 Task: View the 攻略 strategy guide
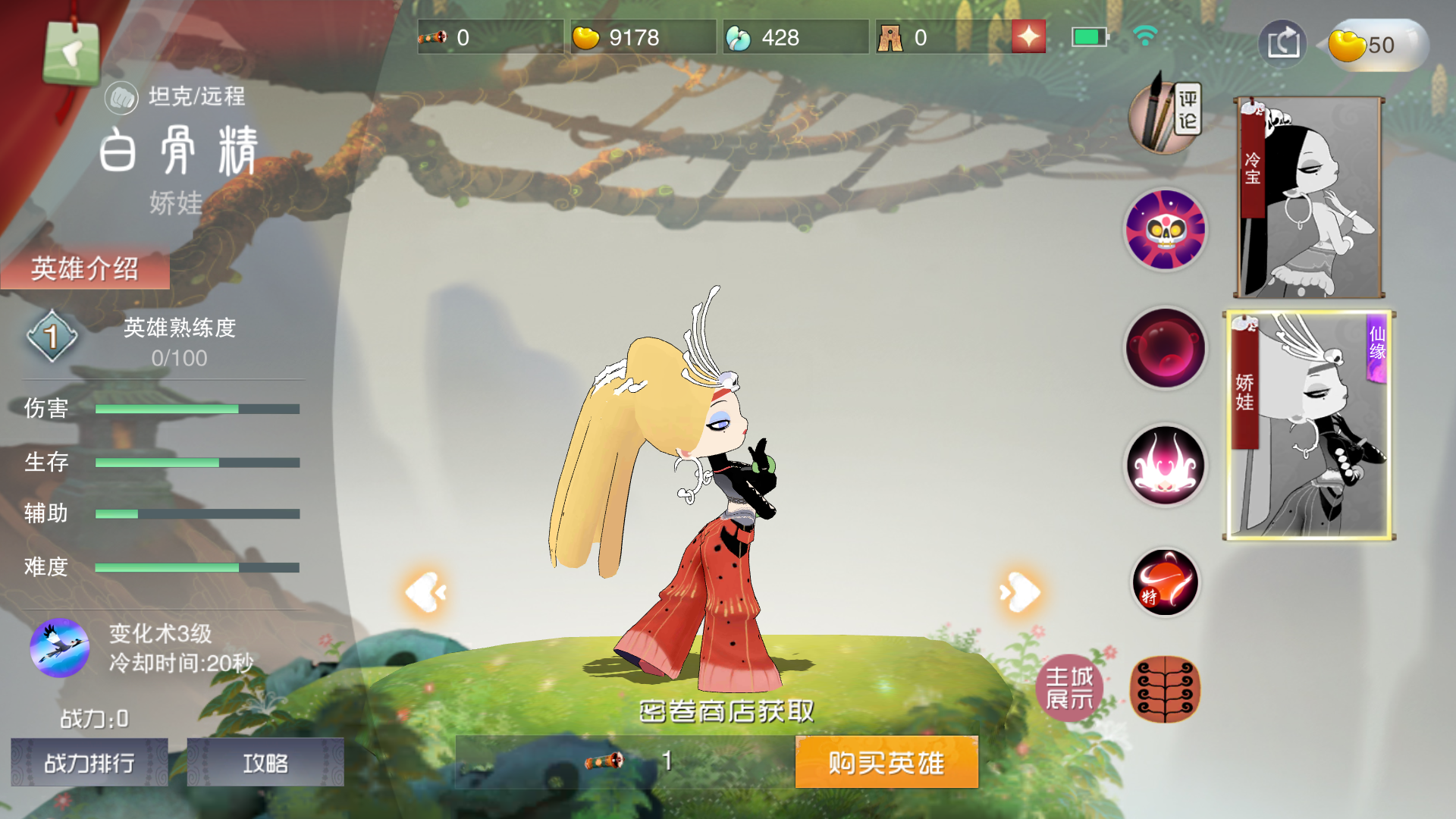click(x=265, y=763)
